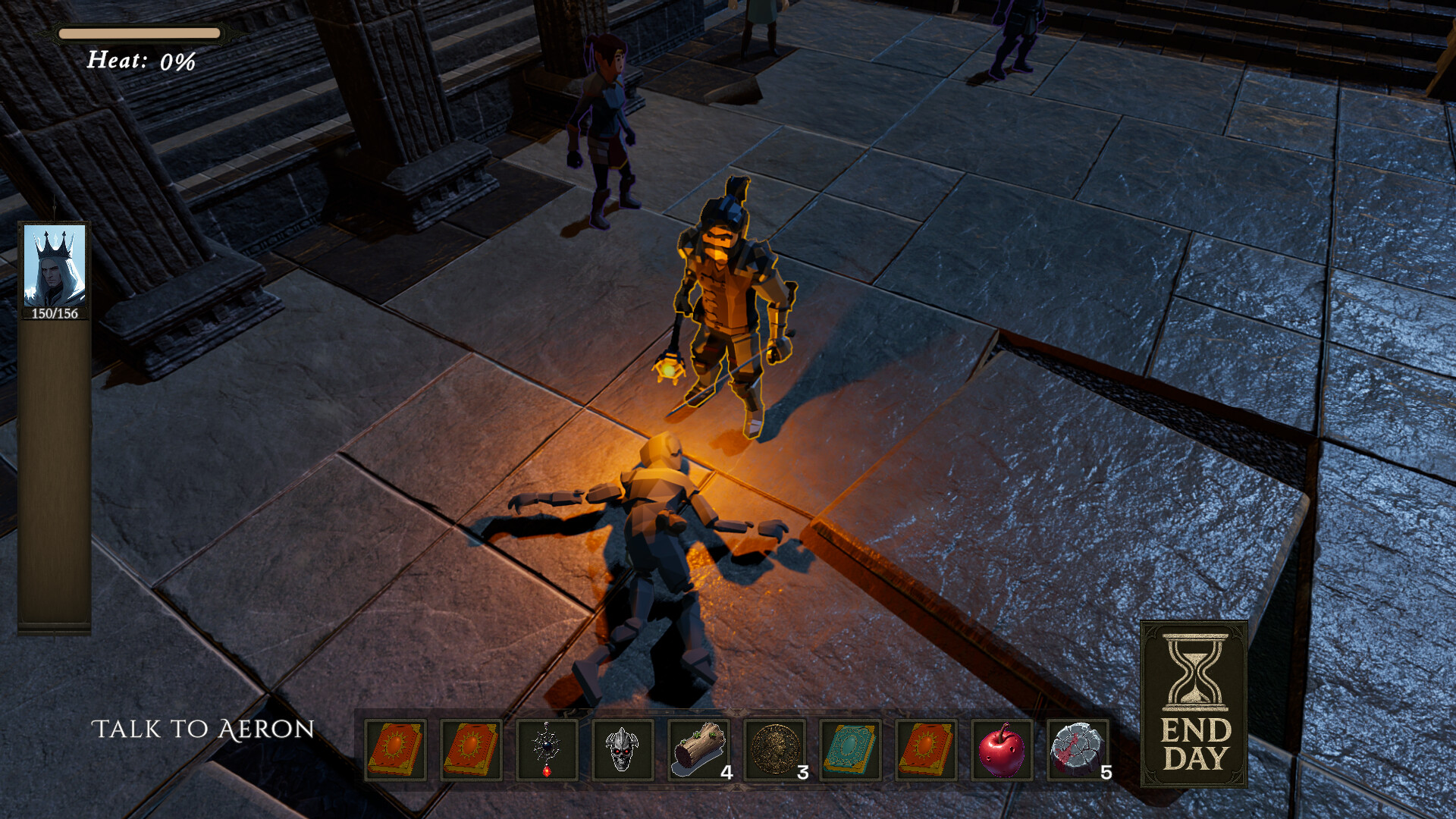Viewport: 1456px width, 819px height.
Task: Click the 150/156 health value under the portrait
Action: tap(52, 315)
